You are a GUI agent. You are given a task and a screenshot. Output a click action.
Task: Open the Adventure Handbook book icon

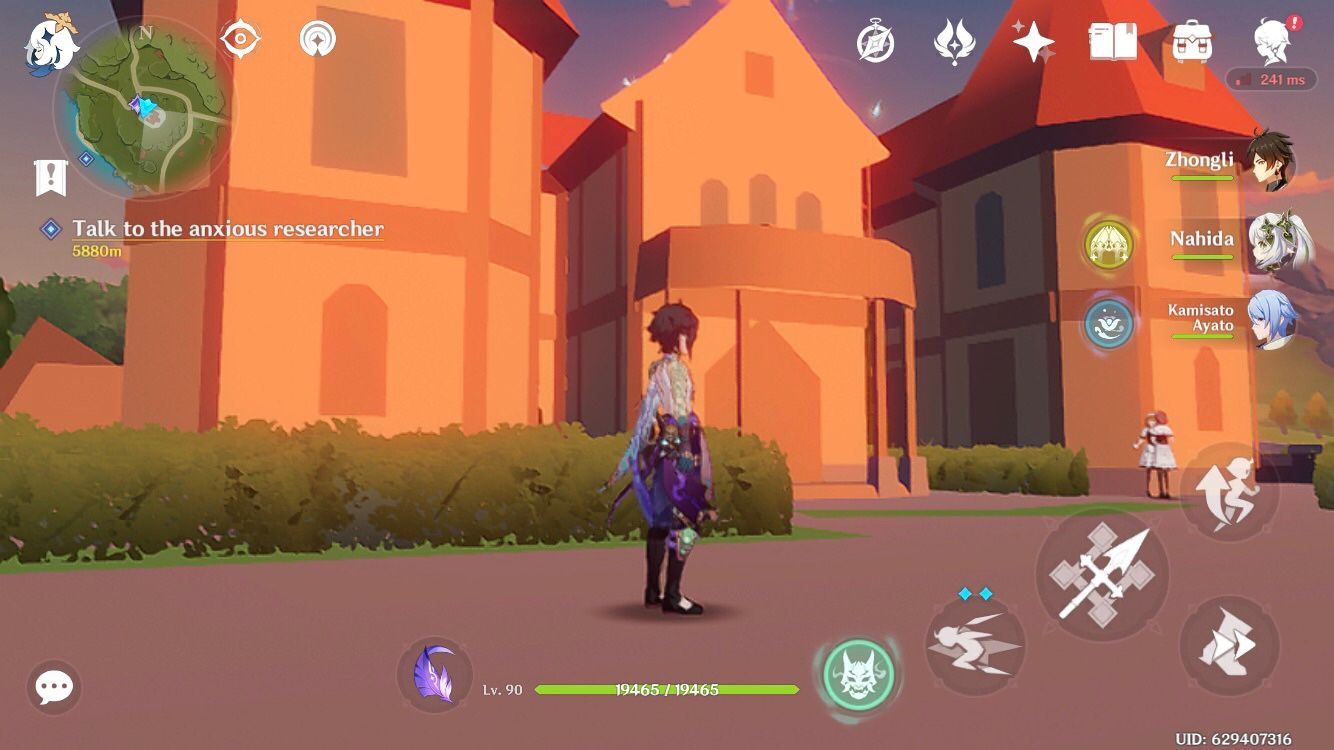1113,42
